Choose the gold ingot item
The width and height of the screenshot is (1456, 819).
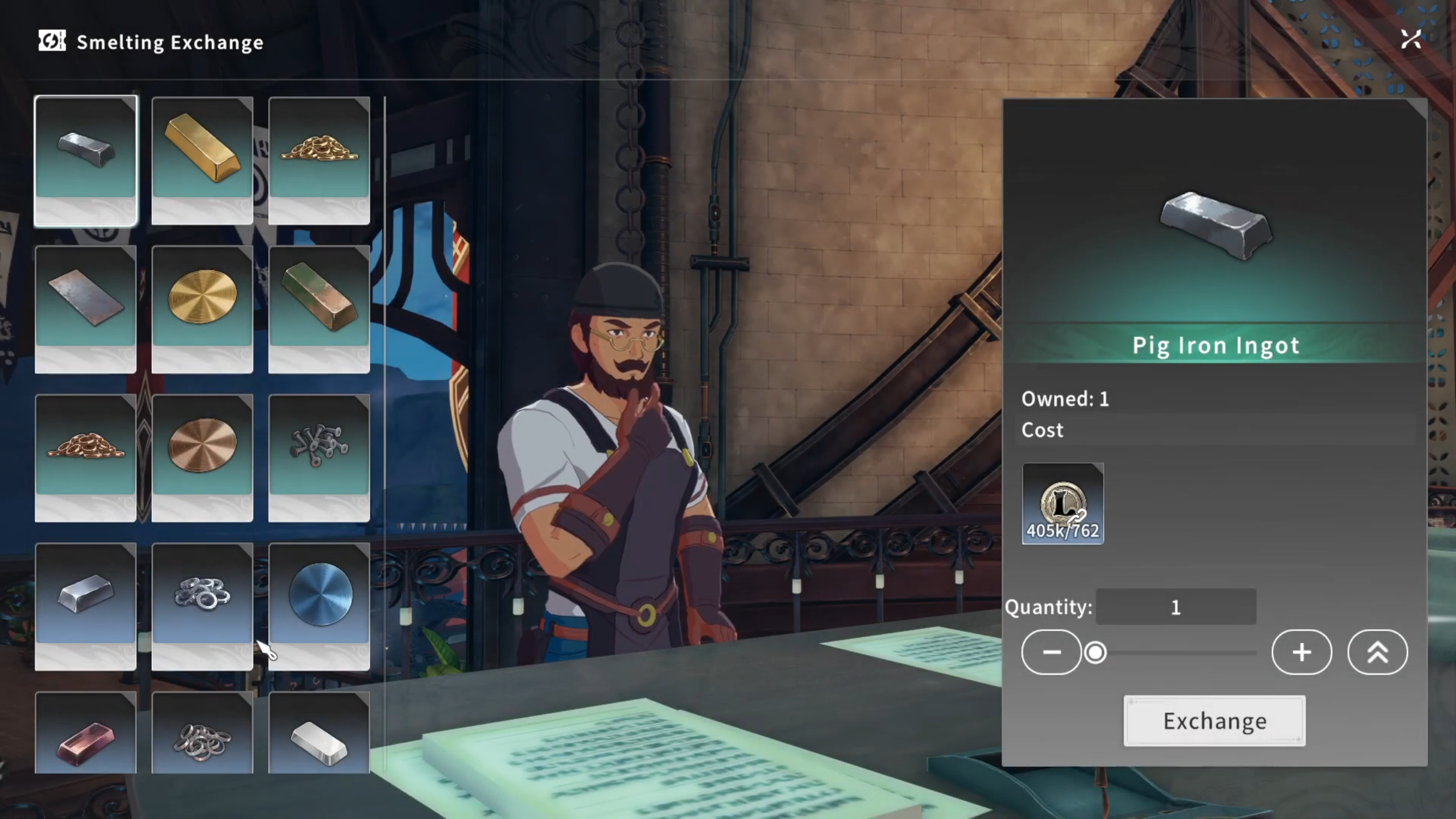(x=202, y=160)
